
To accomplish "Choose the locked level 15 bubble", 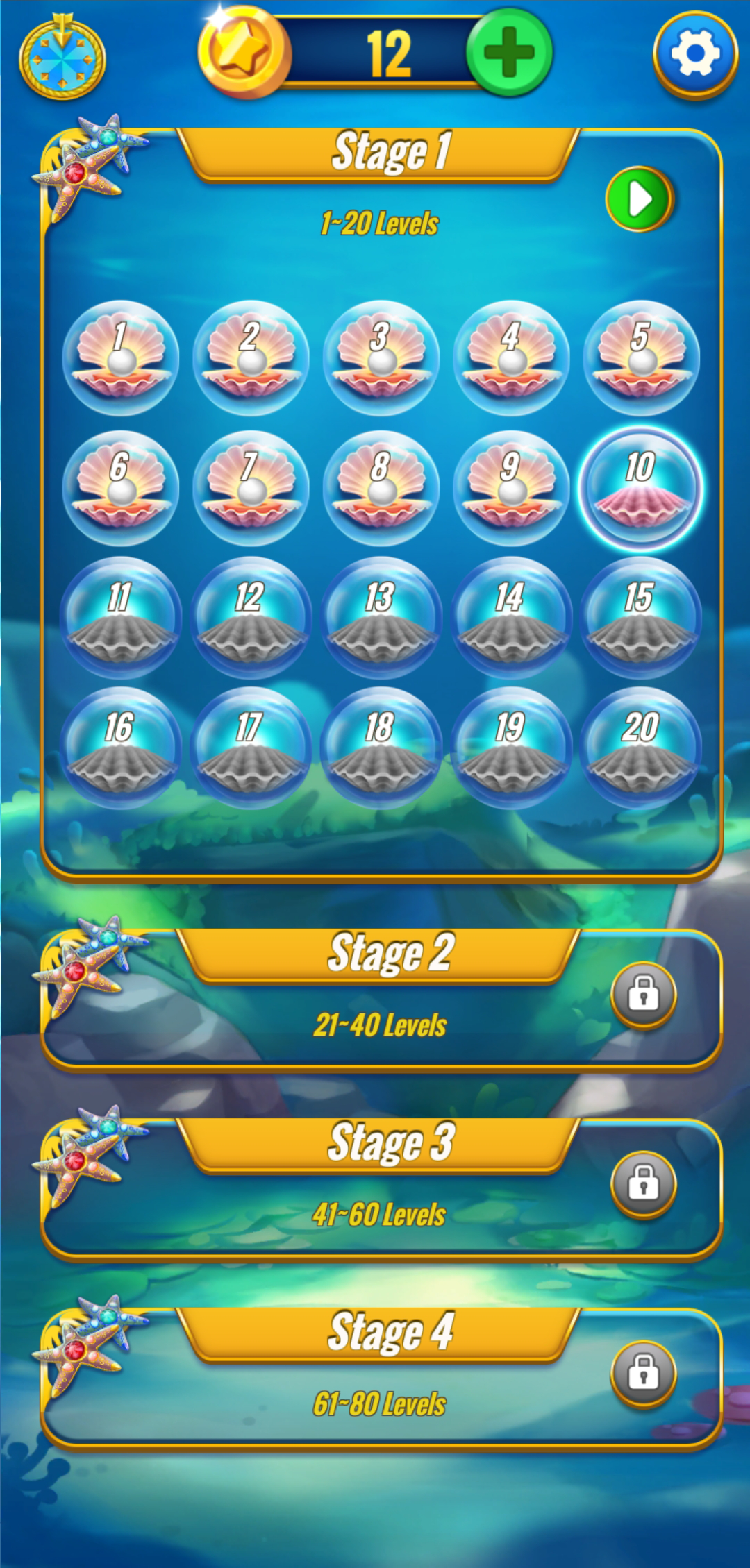I will tap(641, 618).
